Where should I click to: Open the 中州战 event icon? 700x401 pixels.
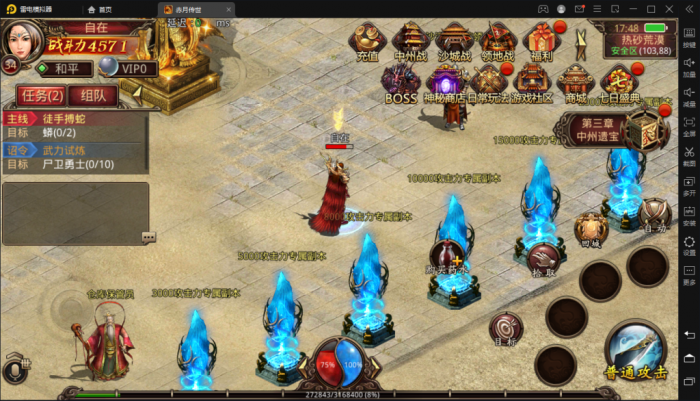[x=409, y=42]
